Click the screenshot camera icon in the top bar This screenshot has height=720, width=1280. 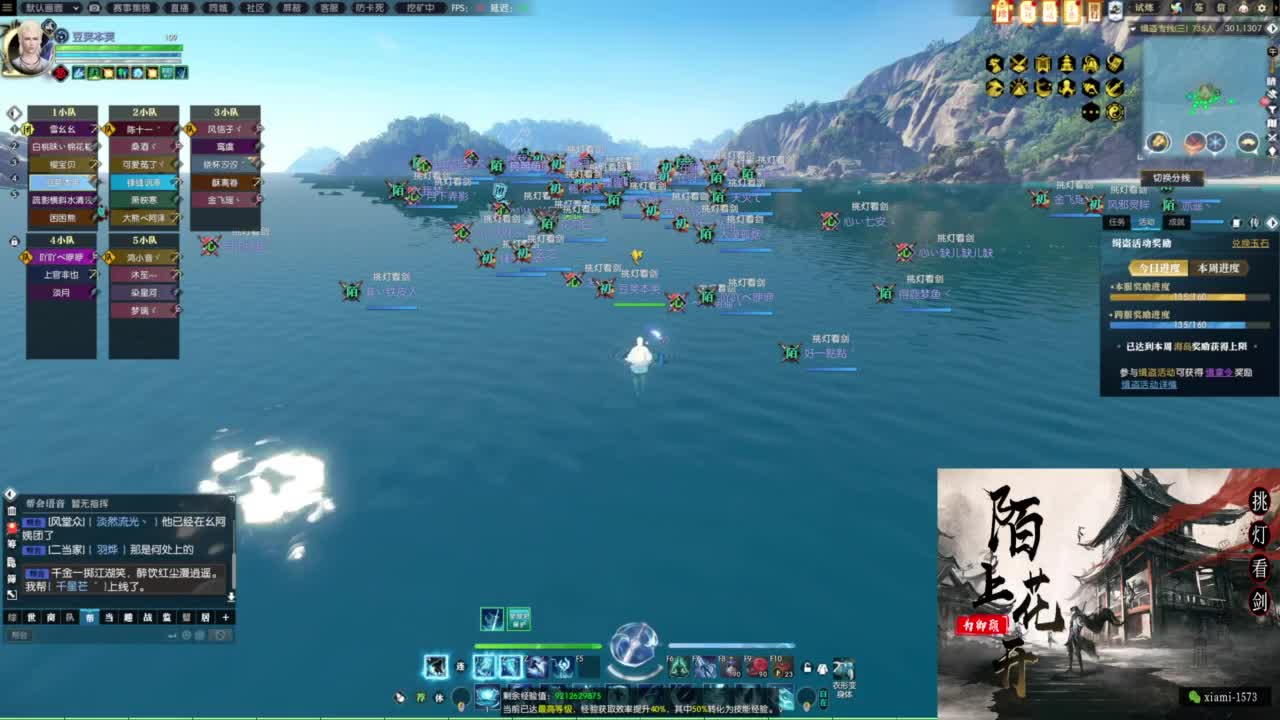pyautogui.click(x=92, y=8)
